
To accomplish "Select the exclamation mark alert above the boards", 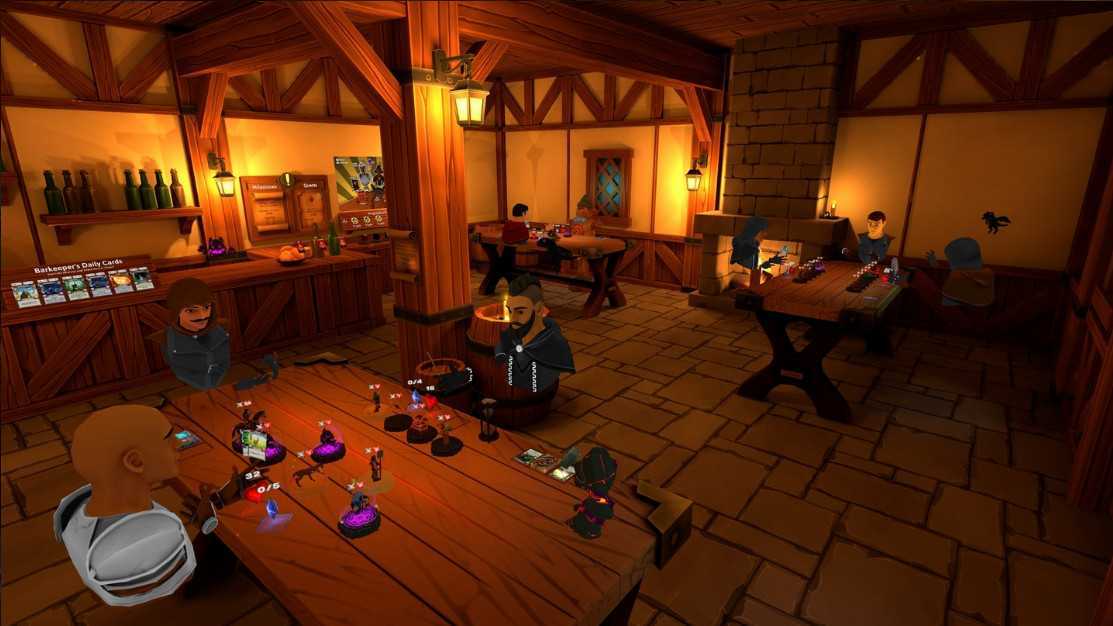I will click(286, 178).
